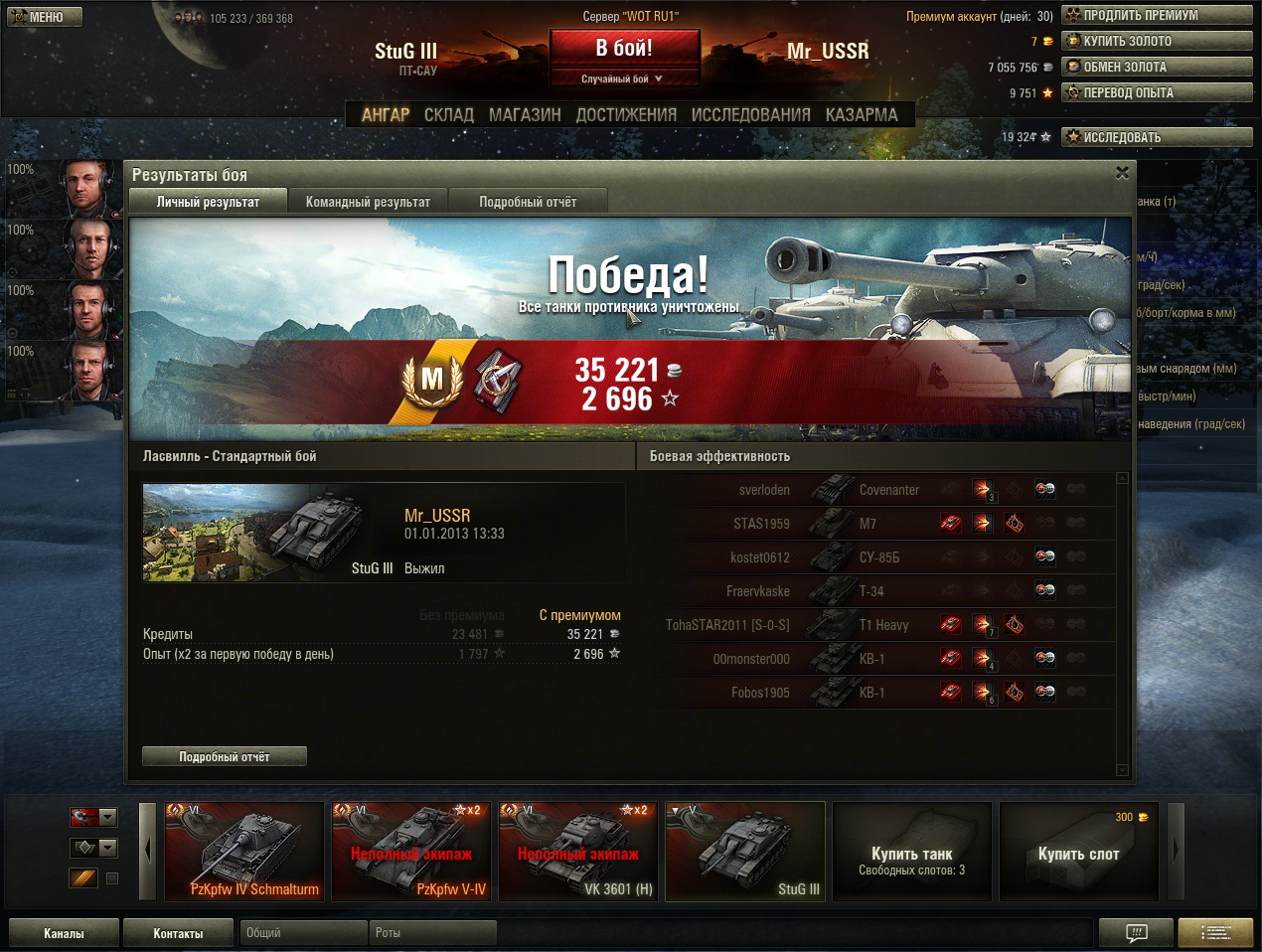Go to the Достижения section
This screenshot has height=952, width=1262.
pos(626,115)
